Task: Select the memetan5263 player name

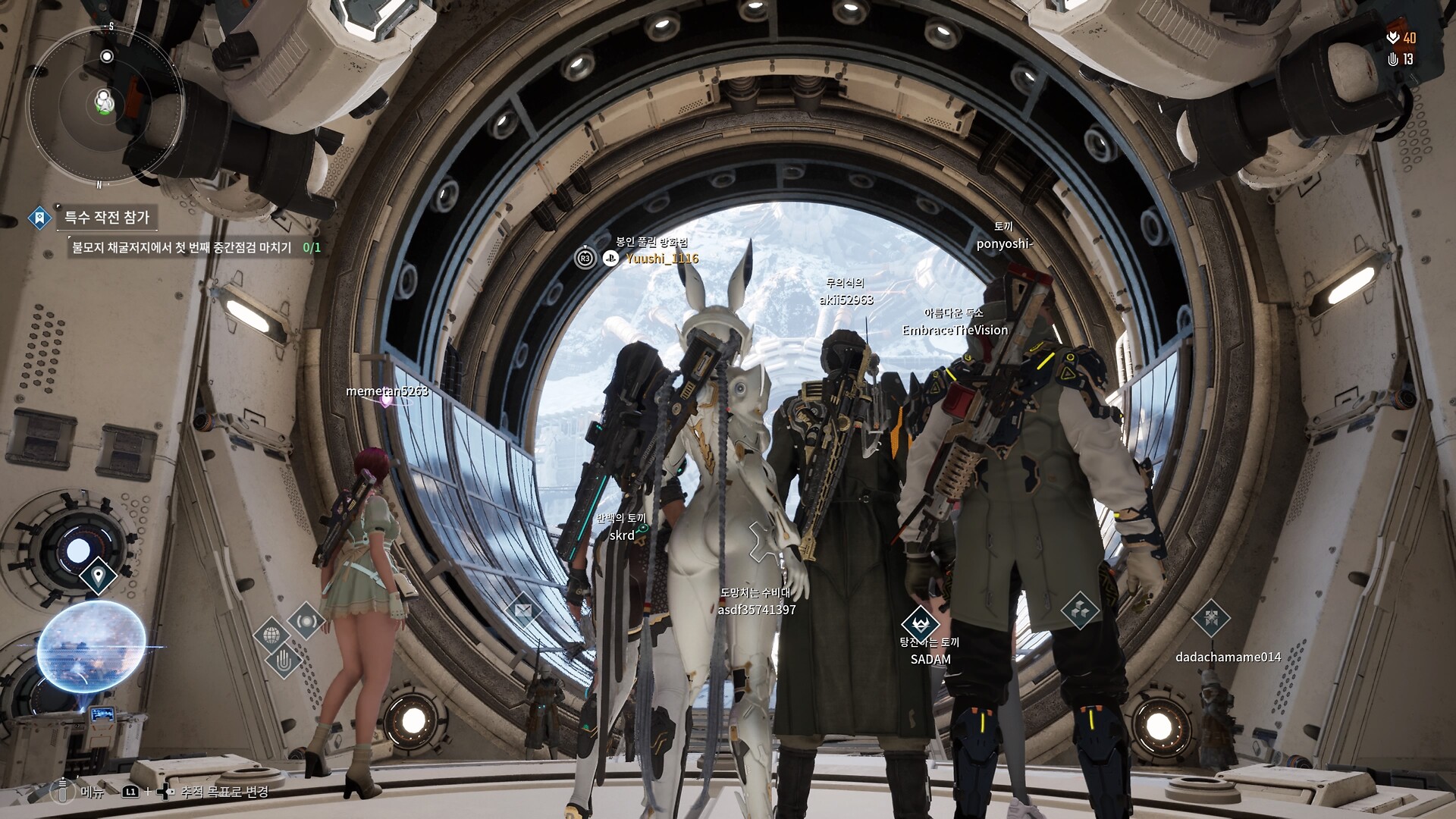Action: [387, 391]
